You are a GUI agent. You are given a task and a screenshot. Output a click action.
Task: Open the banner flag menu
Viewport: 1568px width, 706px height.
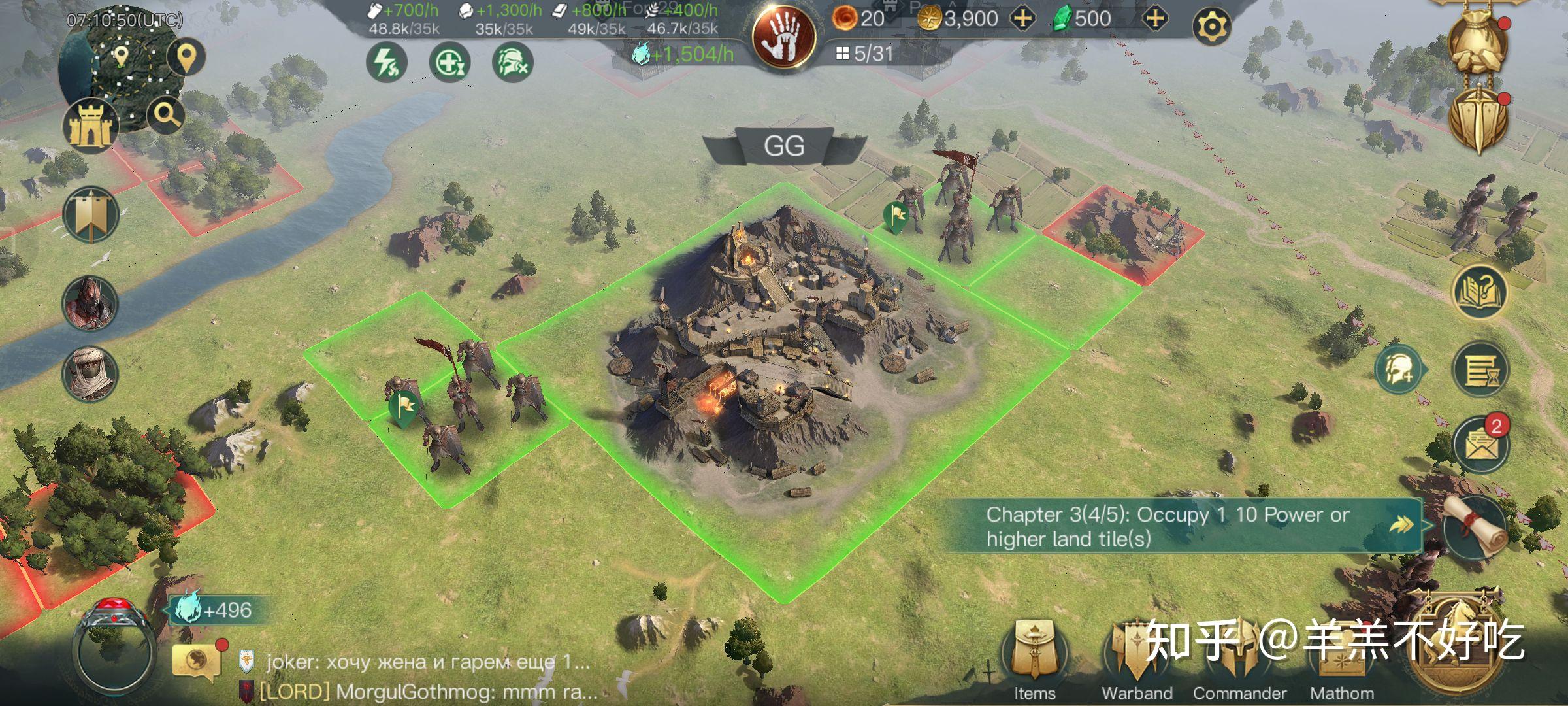pyautogui.click(x=91, y=214)
